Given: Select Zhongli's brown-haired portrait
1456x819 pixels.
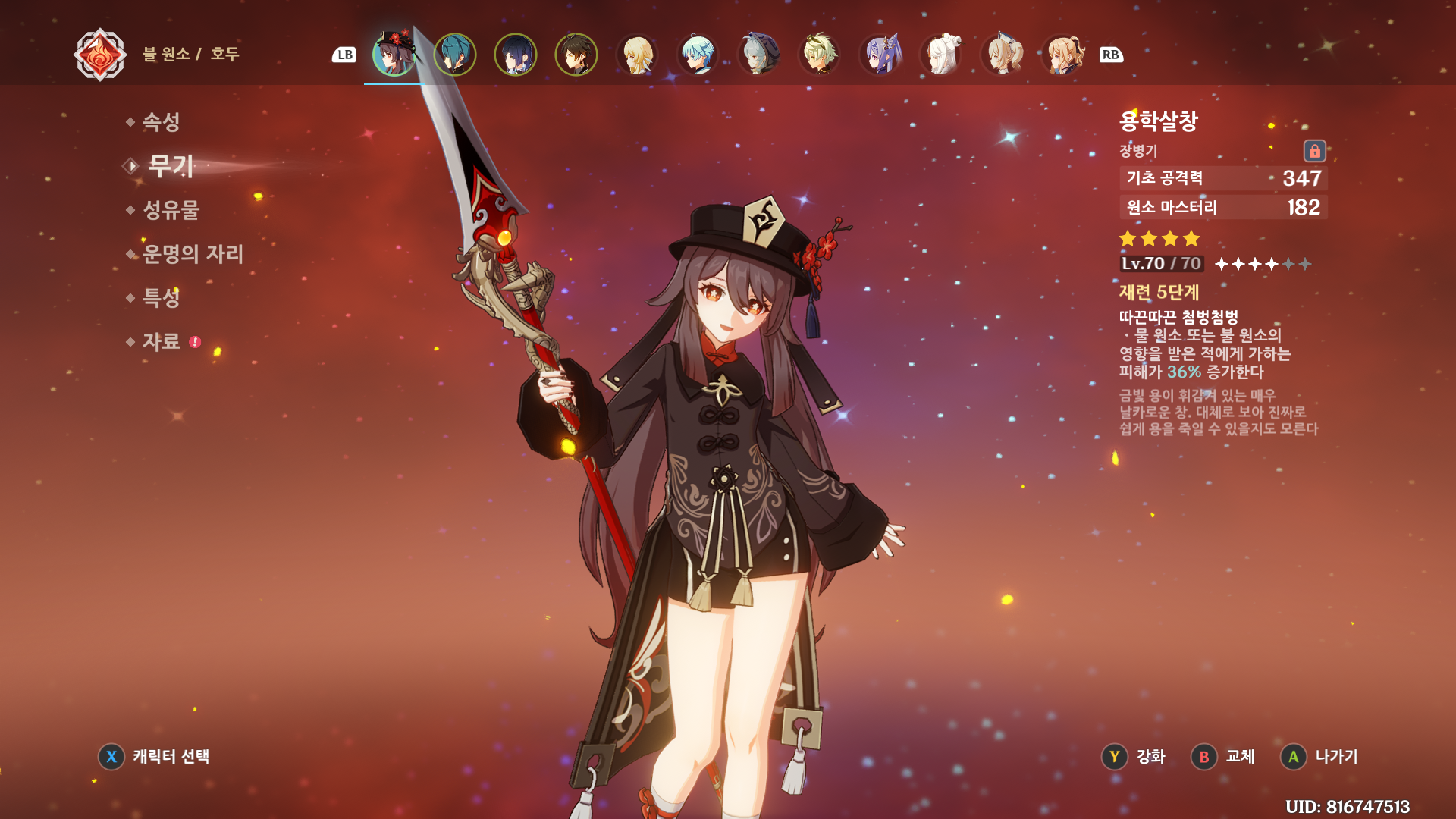Looking at the screenshot, I should point(576,55).
